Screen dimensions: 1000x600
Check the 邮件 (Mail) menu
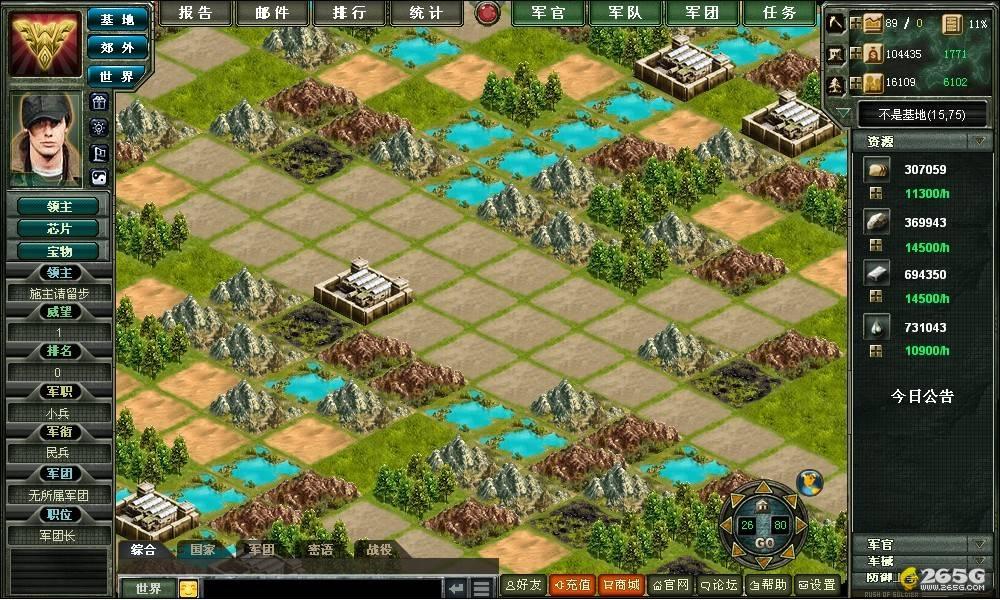click(x=271, y=13)
